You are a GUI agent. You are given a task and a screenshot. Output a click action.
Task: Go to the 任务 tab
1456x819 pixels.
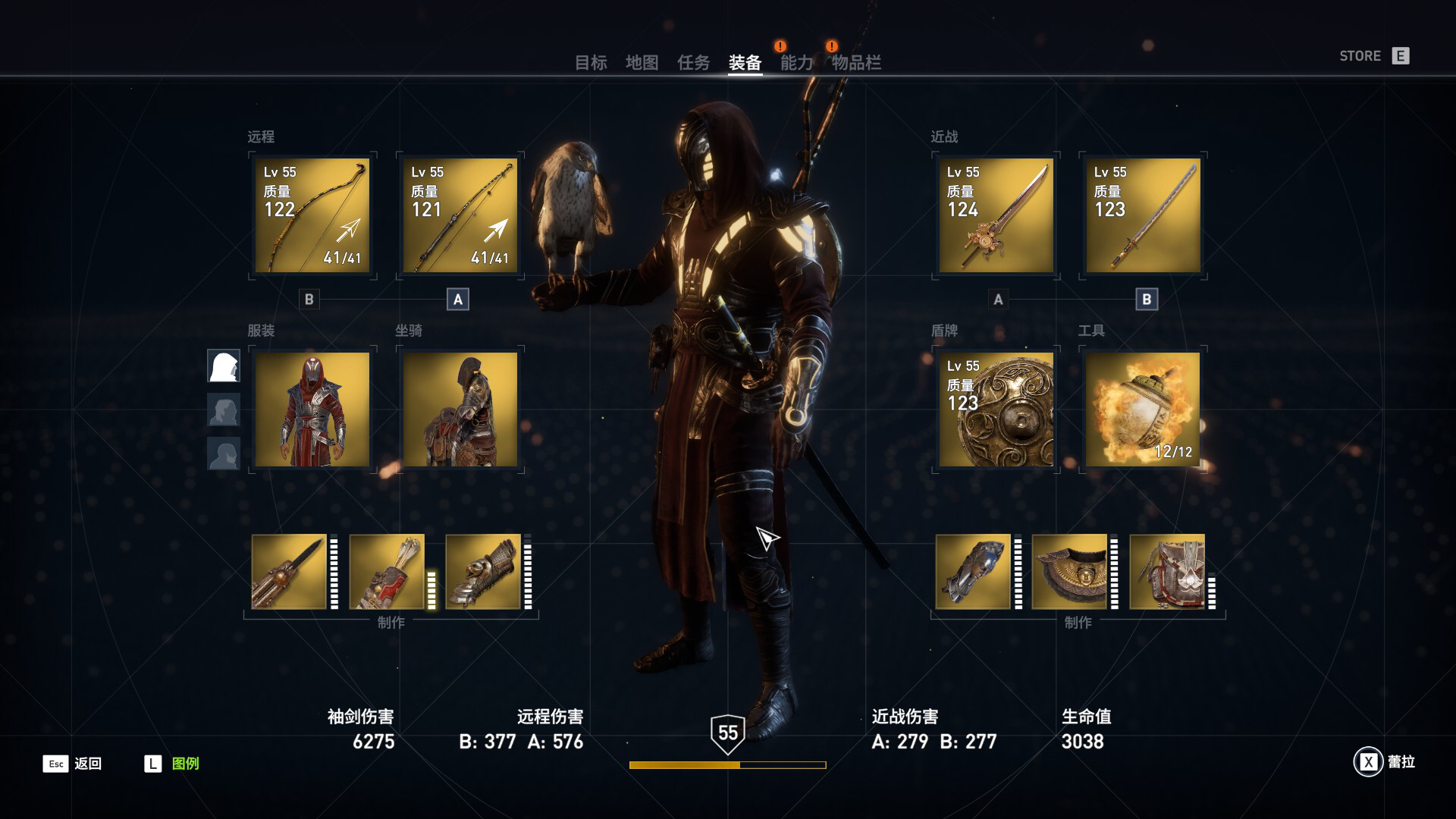click(x=693, y=63)
